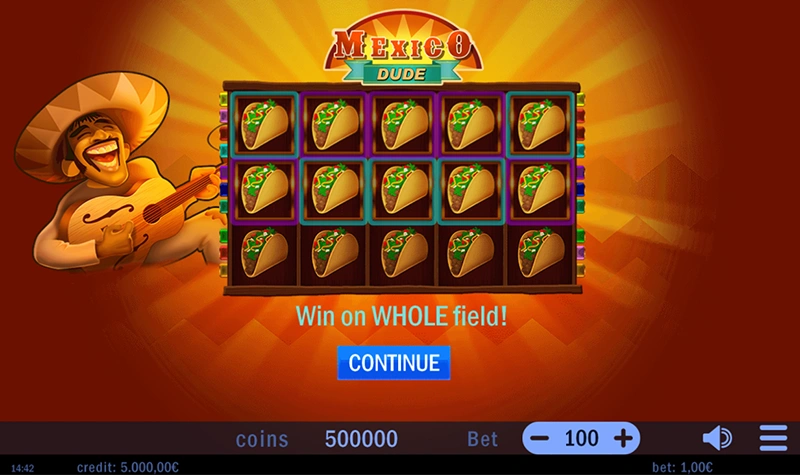The width and height of the screenshot is (800, 475).
Task: Decrease the bet with the minus button
Action: click(540, 438)
